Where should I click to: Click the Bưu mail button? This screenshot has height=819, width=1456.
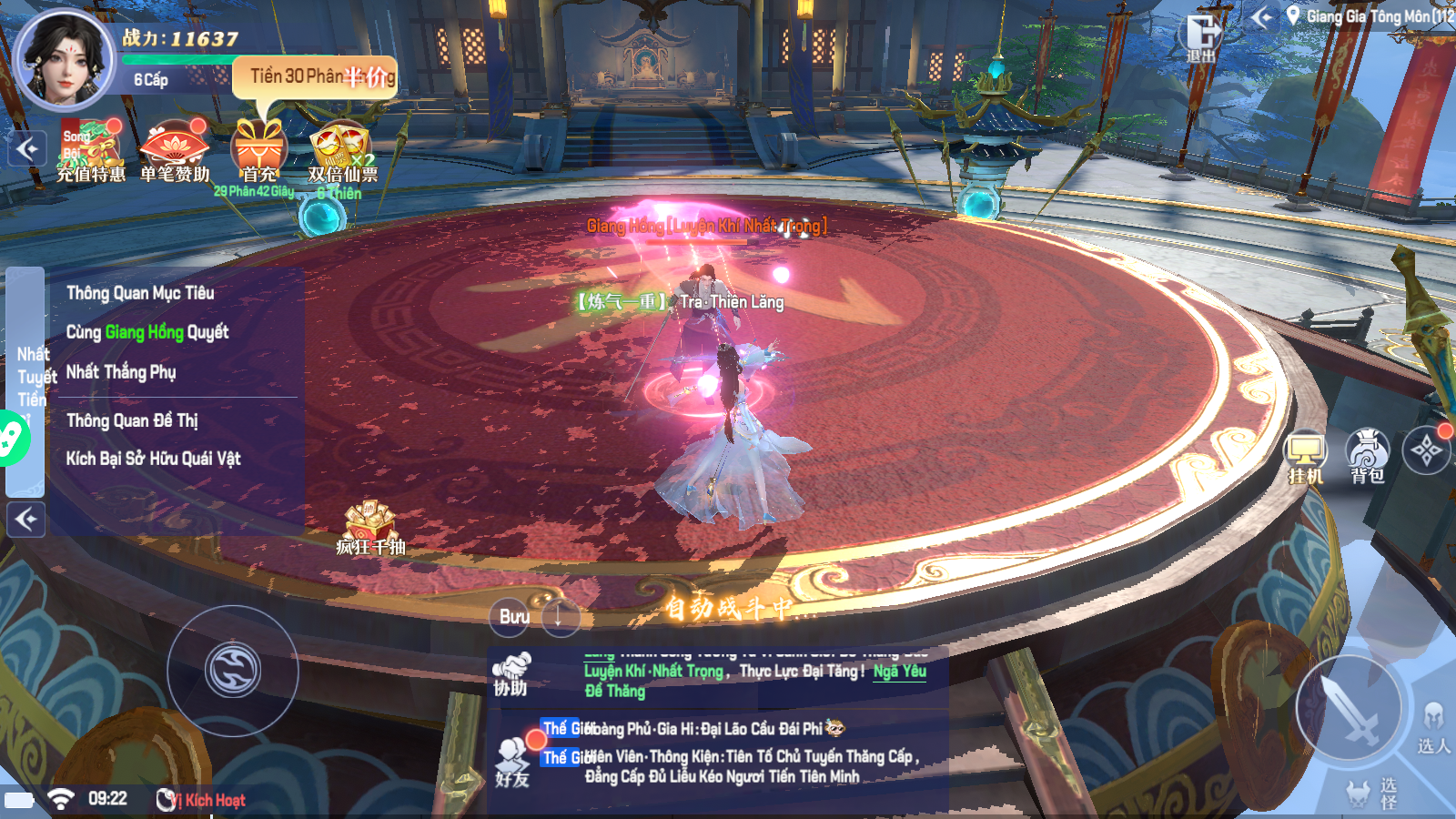(x=514, y=617)
